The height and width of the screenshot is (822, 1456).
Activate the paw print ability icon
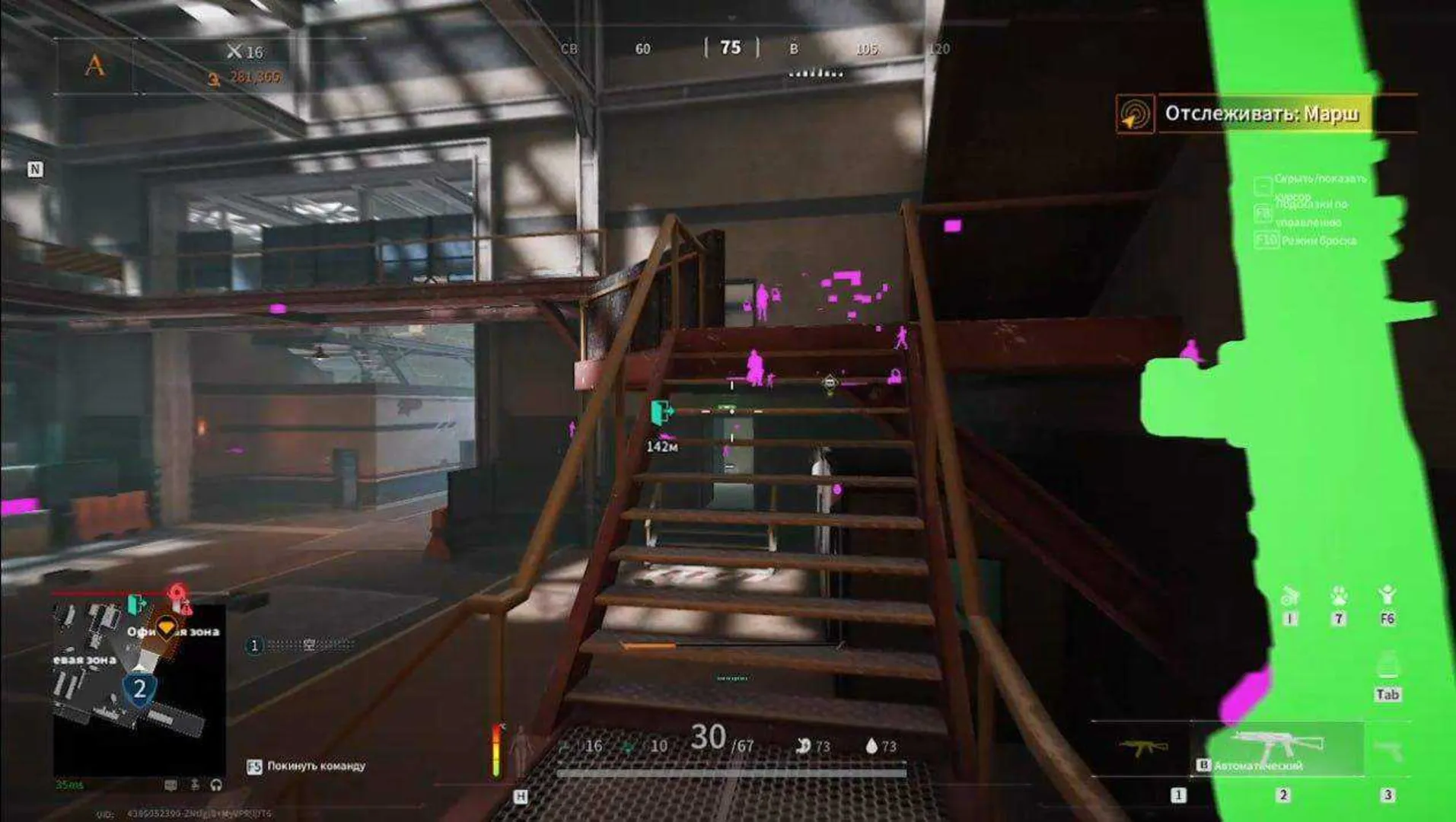pyautogui.click(x=1339, y=596)
